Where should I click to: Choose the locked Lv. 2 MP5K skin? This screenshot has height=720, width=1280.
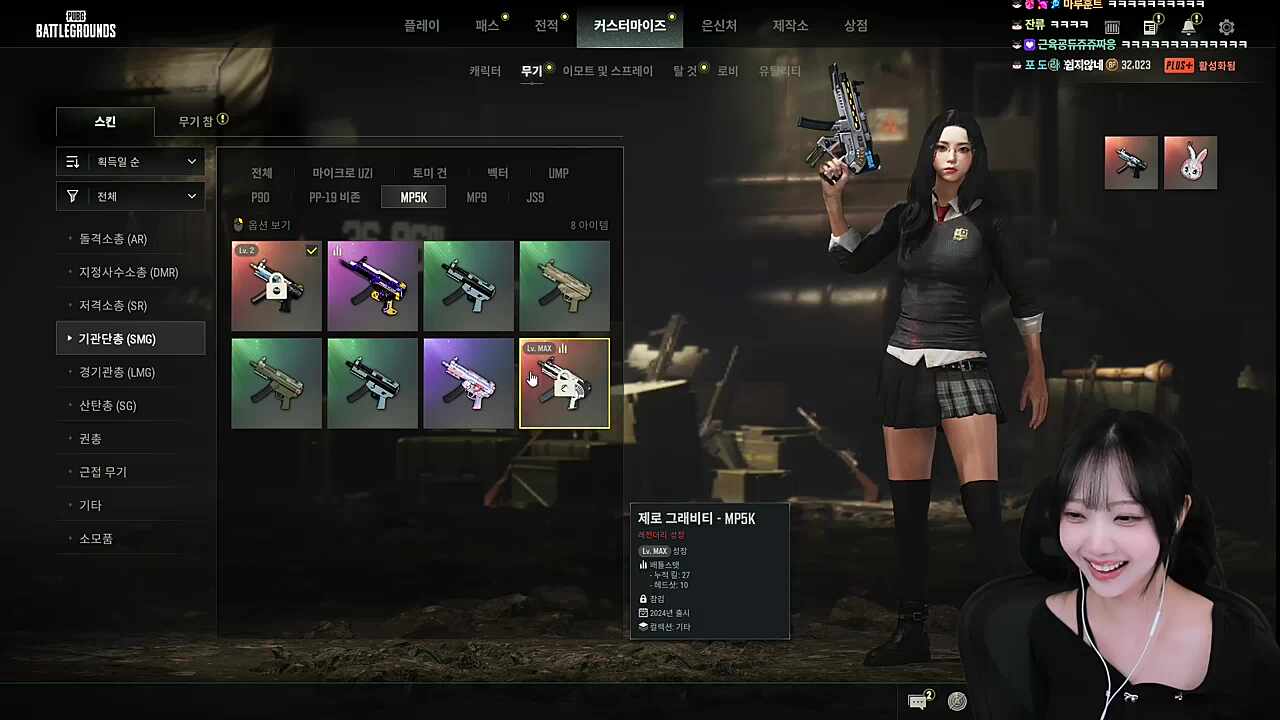point(276,286)
